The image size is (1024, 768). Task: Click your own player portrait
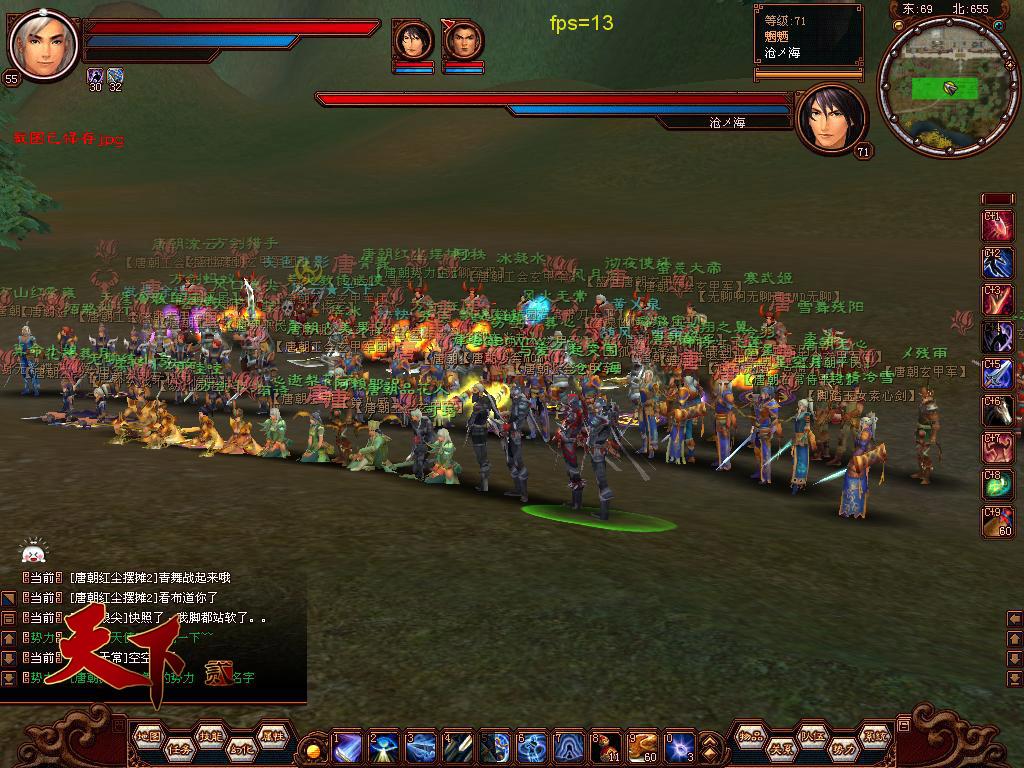(43, 46)
